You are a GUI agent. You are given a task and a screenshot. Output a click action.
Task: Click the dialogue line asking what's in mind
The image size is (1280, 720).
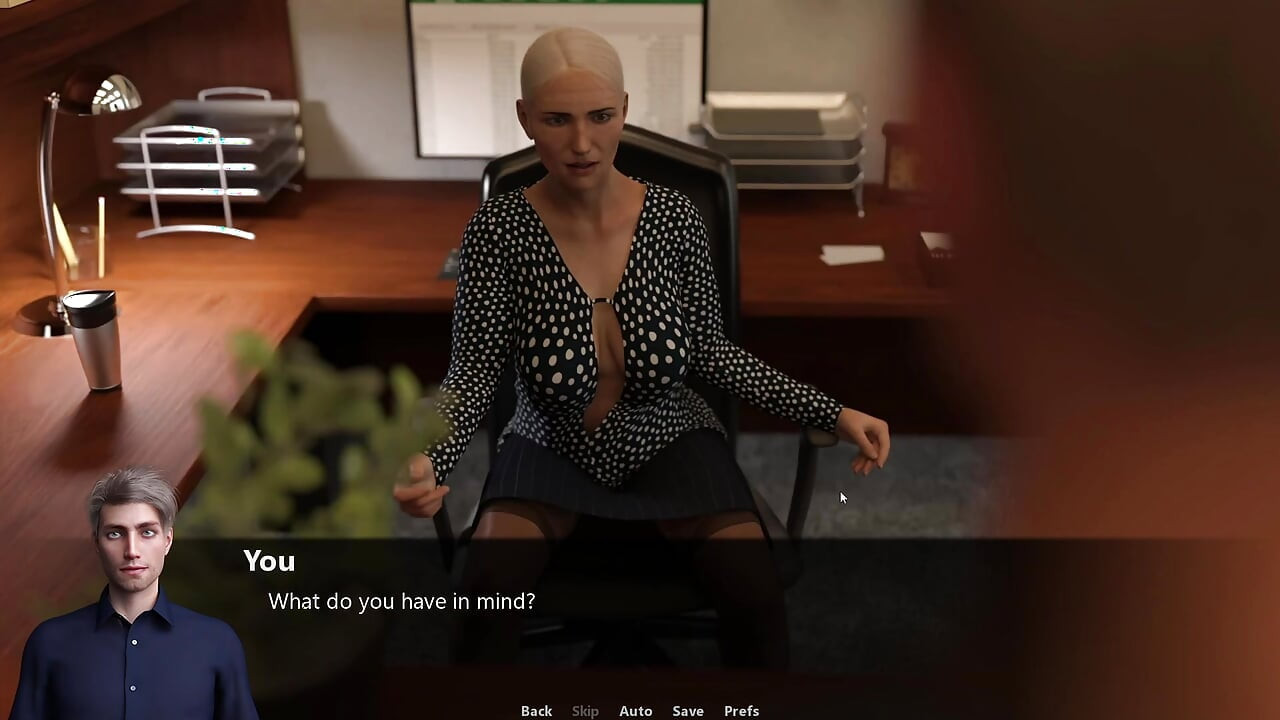pos(400,601)
